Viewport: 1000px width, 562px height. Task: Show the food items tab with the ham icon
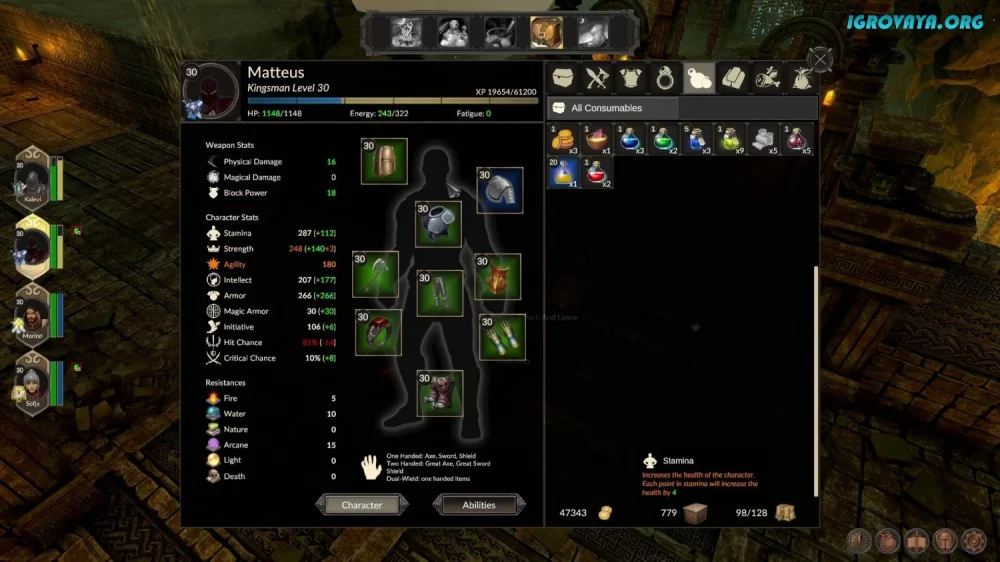click(768, 78)
